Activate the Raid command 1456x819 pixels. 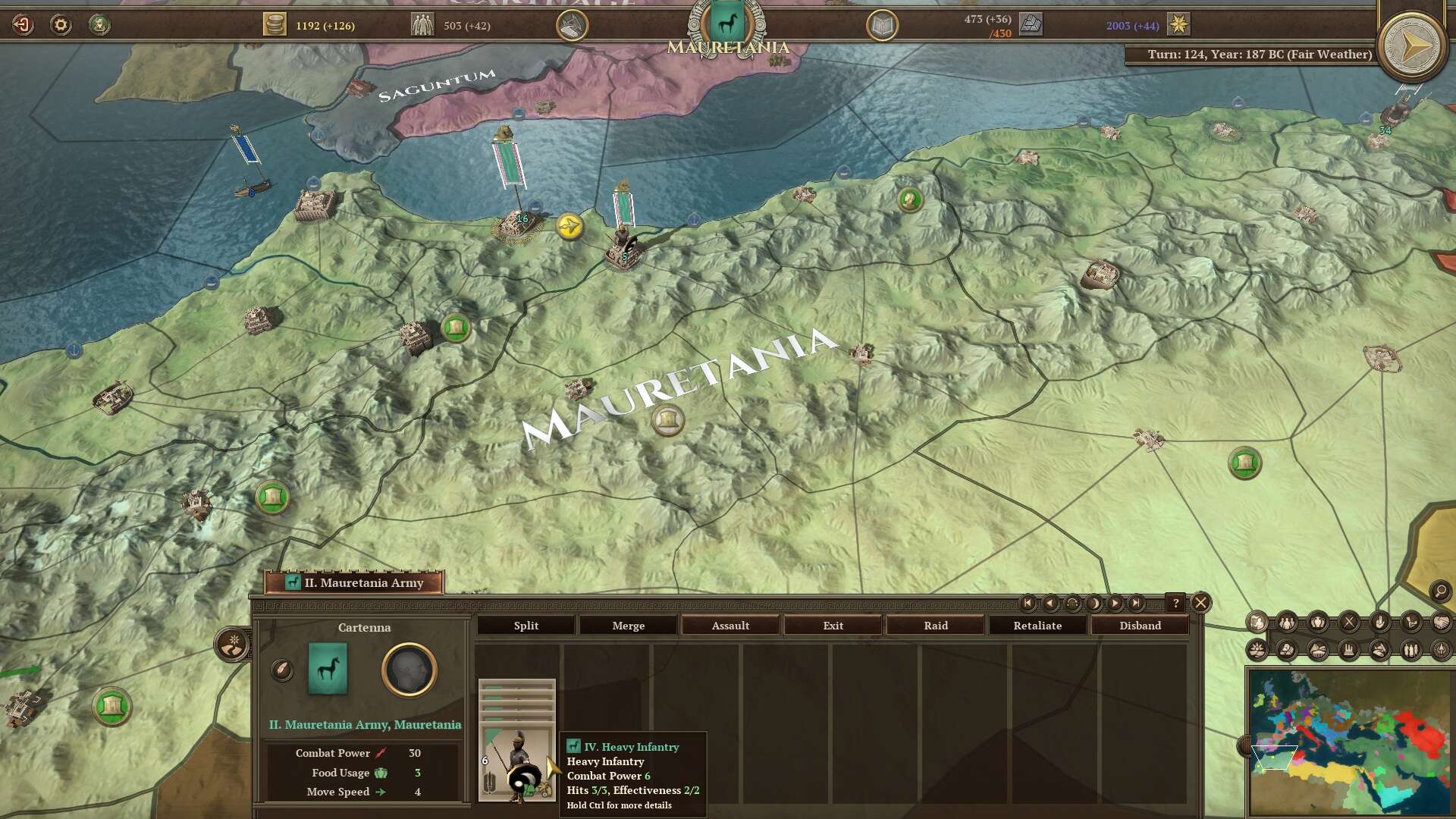pyautogui.click(x=935, y=626)
